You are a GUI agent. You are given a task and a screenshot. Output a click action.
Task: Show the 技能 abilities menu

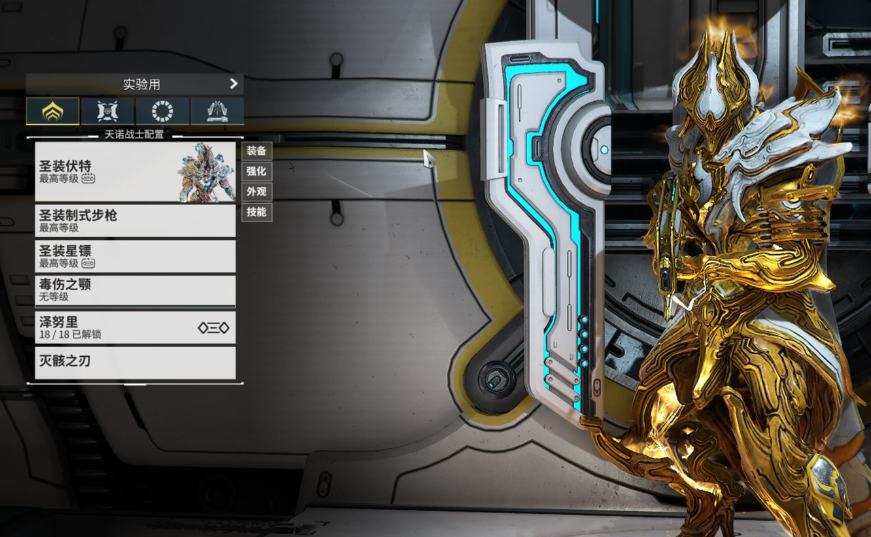[x=257, y=212]
